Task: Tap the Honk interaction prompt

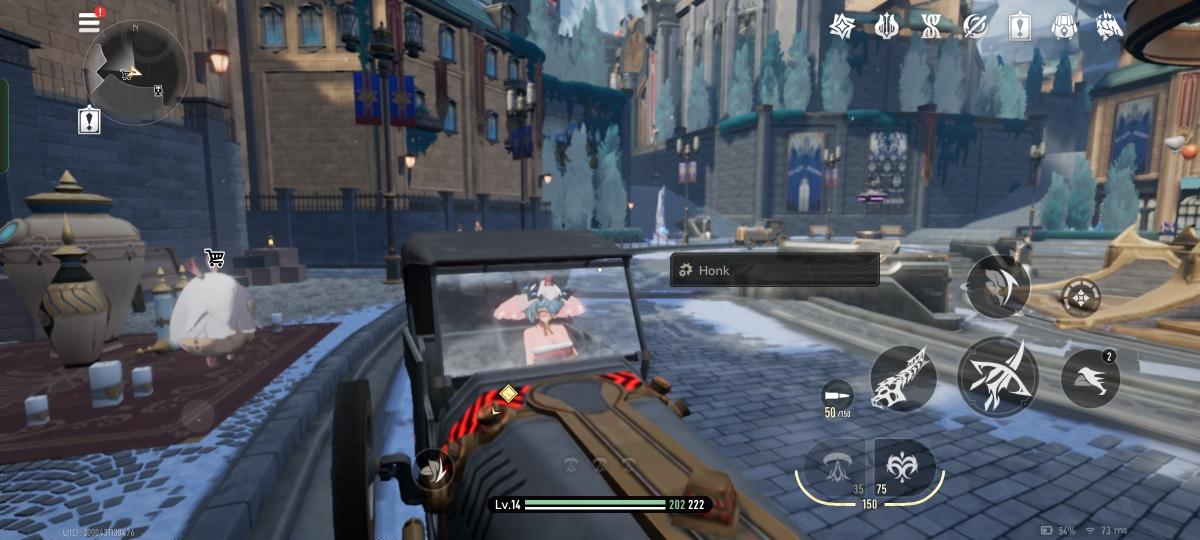Action: 774,270
